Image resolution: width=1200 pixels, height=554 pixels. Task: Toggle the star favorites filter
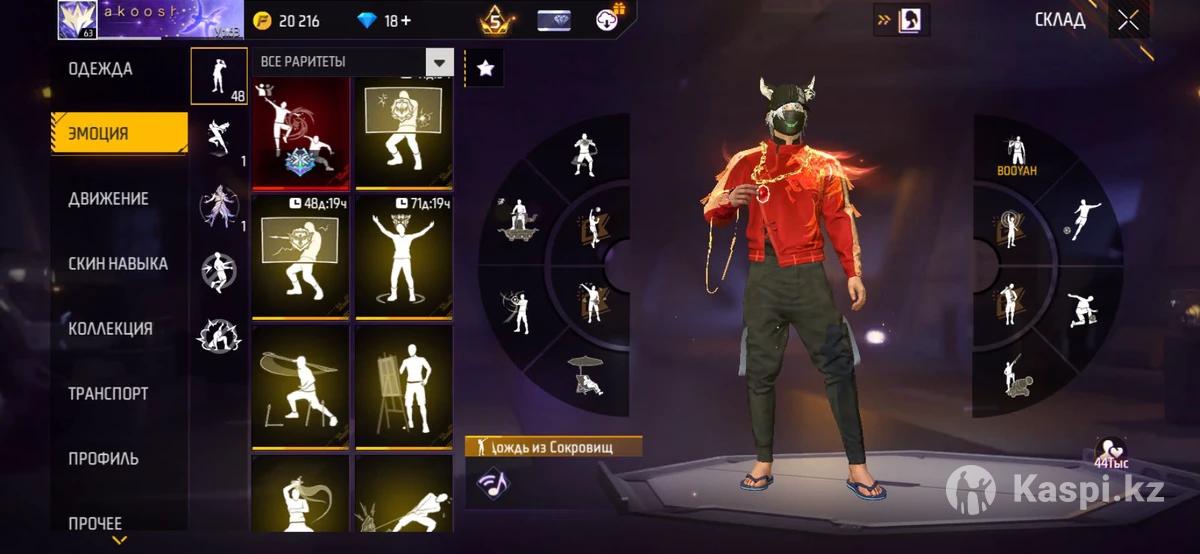pos(485,68)
